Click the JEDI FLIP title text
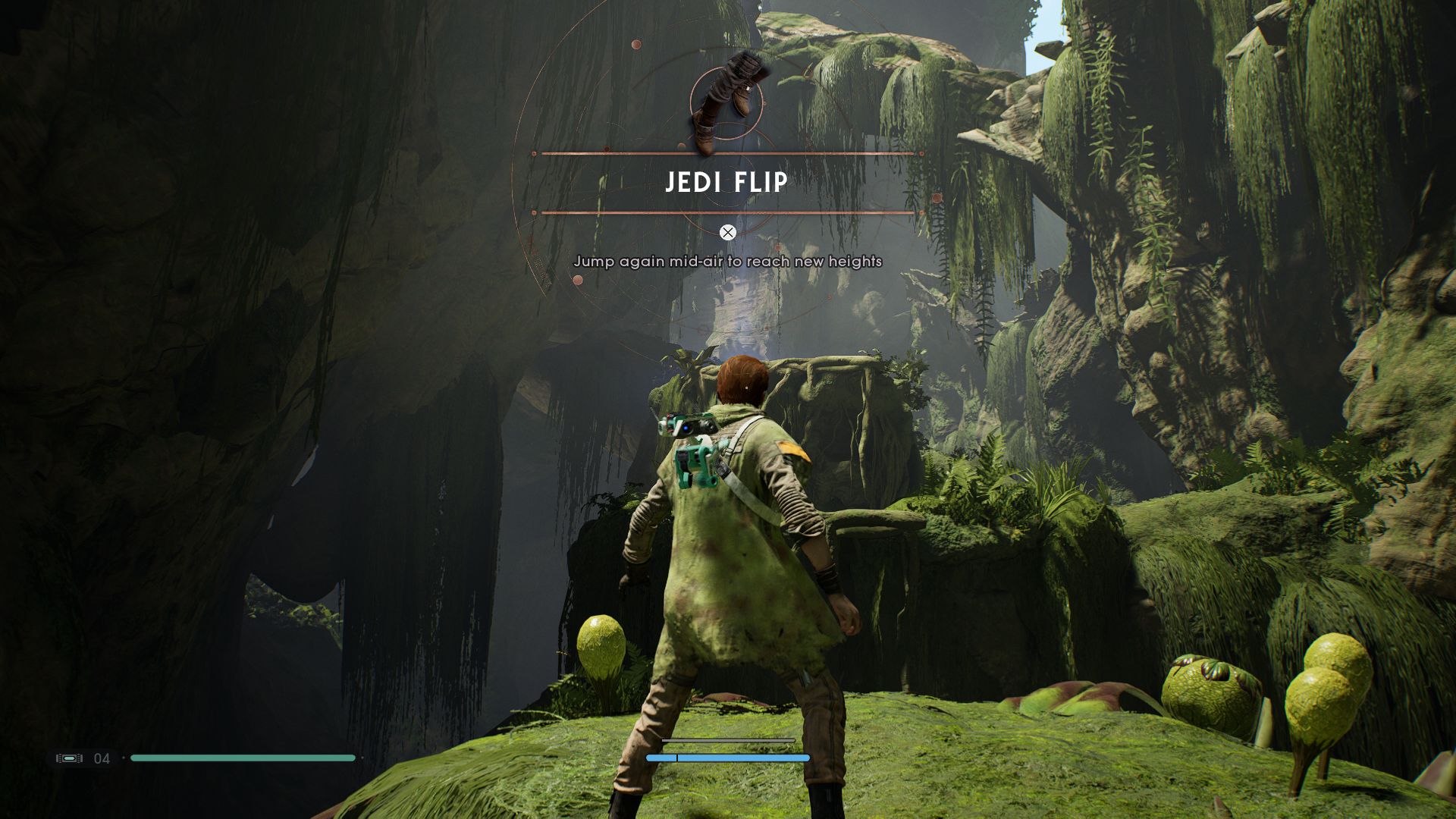The width and height of the screenshot is (1456, 819). tap(726, 182)
